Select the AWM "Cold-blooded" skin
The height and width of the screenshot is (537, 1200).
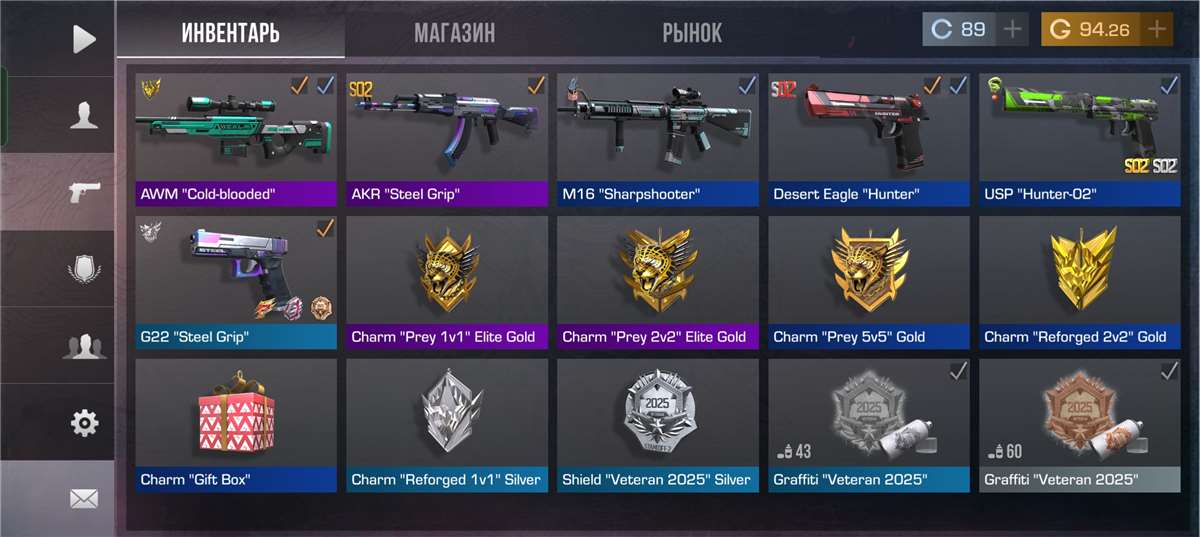236,138
